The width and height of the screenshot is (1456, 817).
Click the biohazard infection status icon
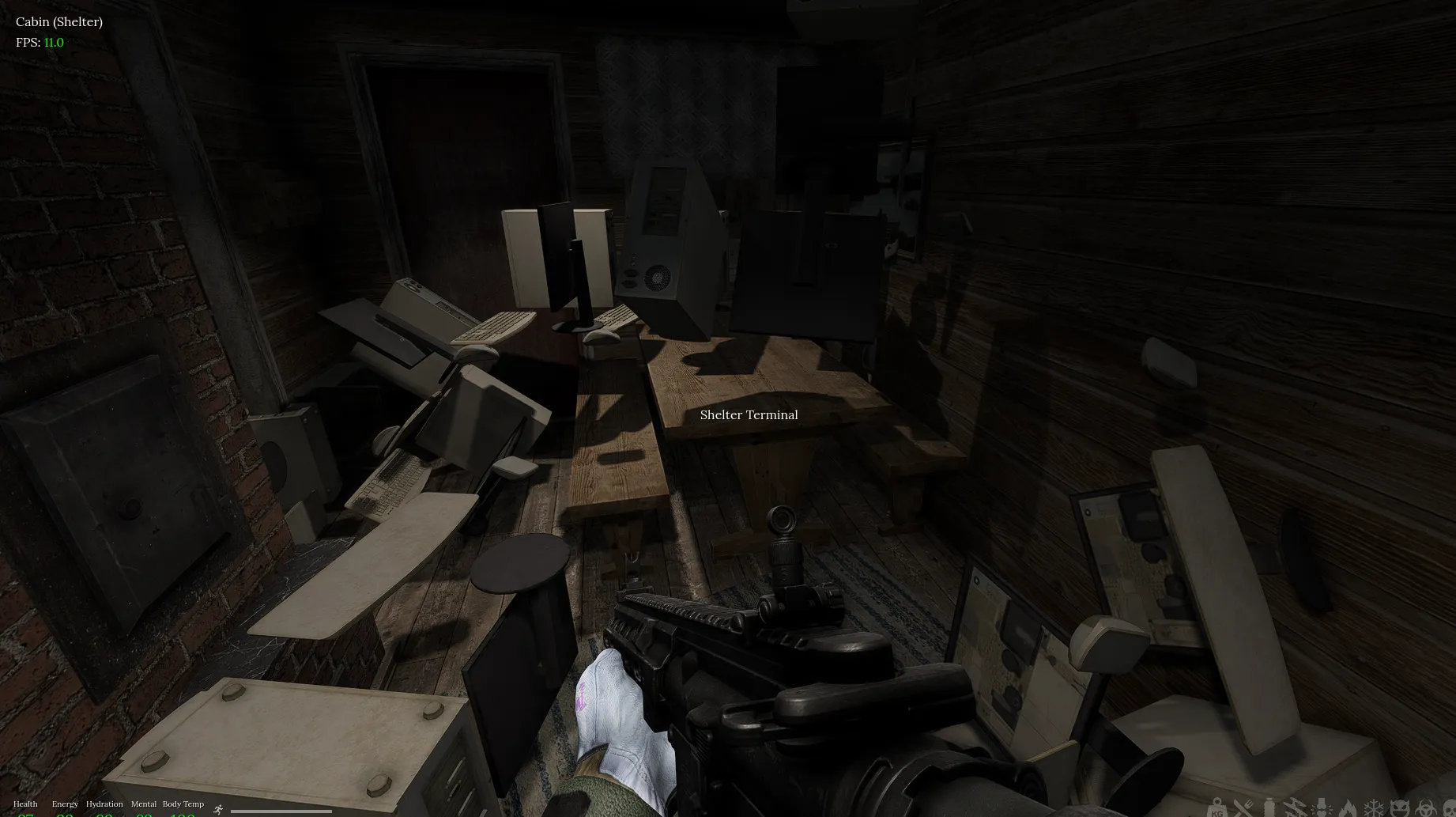tap(1426, 808)
